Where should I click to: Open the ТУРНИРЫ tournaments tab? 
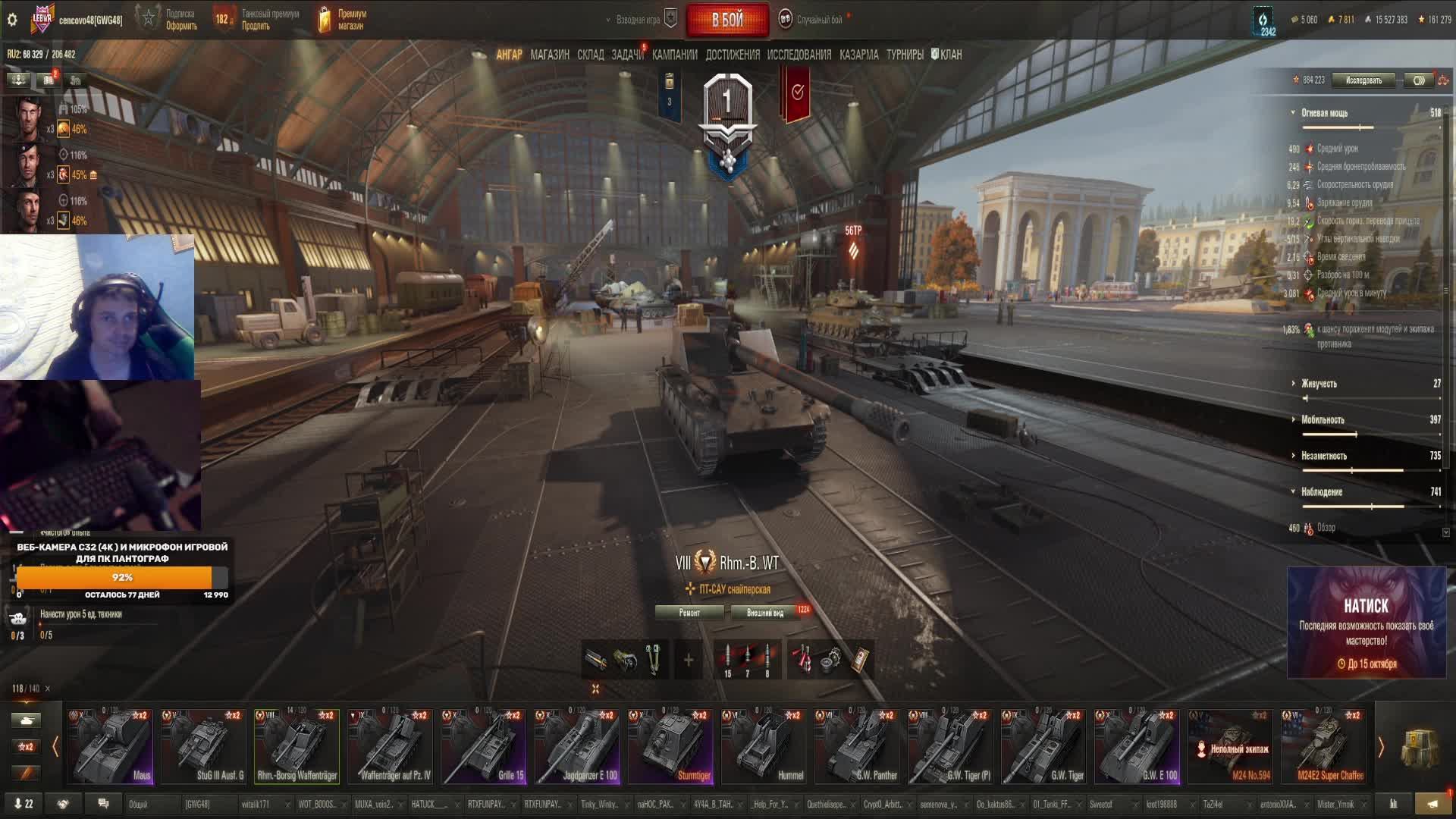tap(905, 55)
